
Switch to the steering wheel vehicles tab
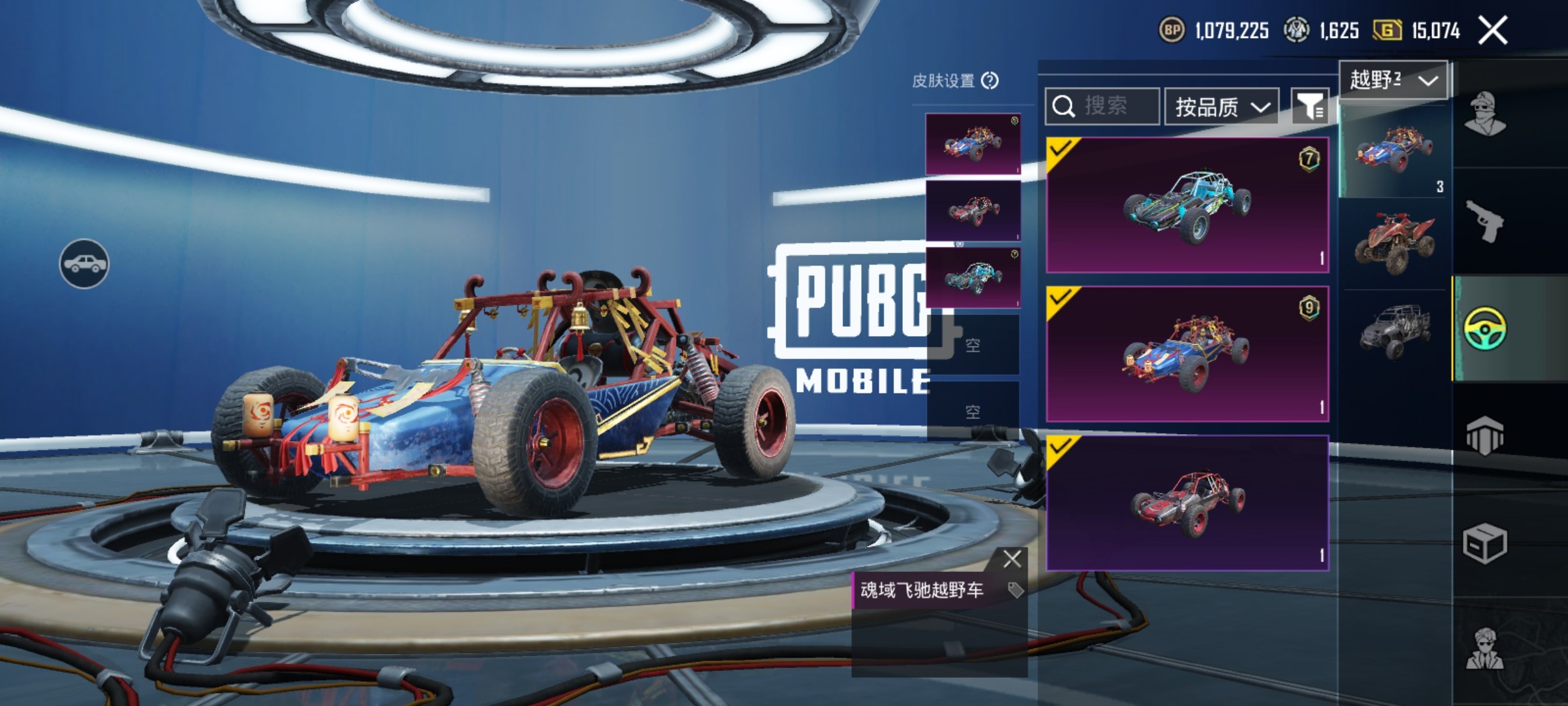click(1485, 328)
